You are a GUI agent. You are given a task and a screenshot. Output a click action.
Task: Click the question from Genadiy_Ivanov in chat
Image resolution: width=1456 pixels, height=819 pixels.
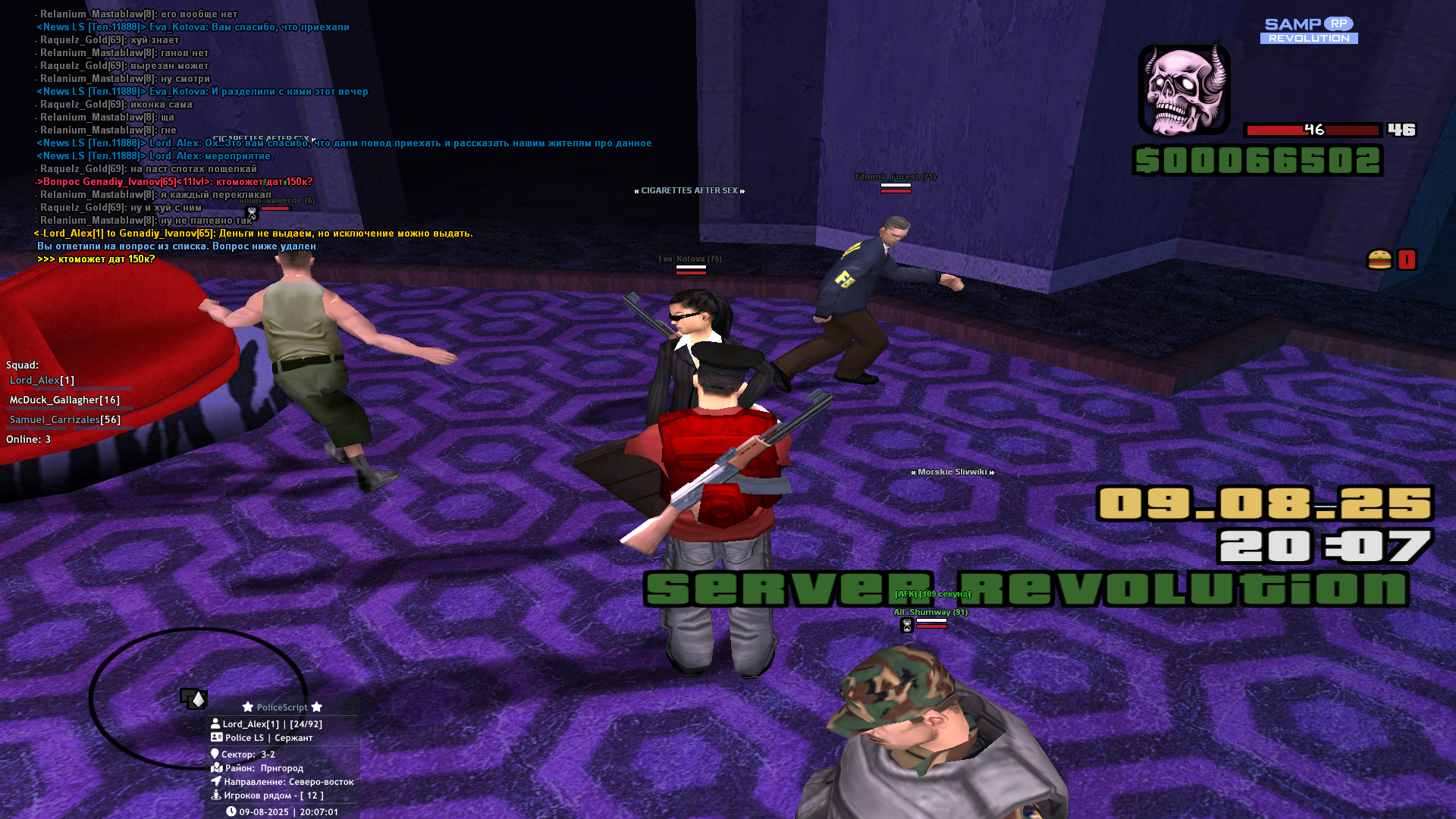coord(174,182)
